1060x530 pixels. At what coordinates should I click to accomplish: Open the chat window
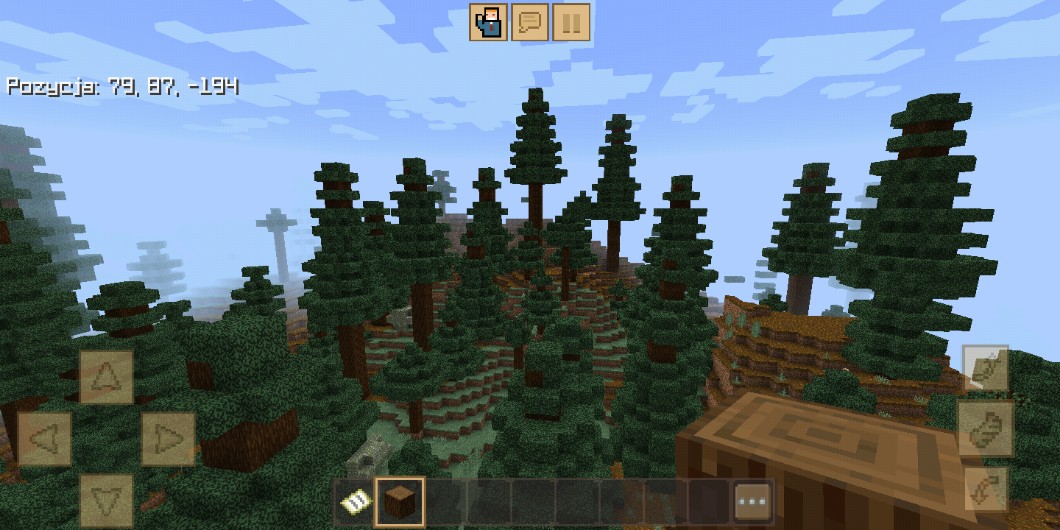click(530, 22)
